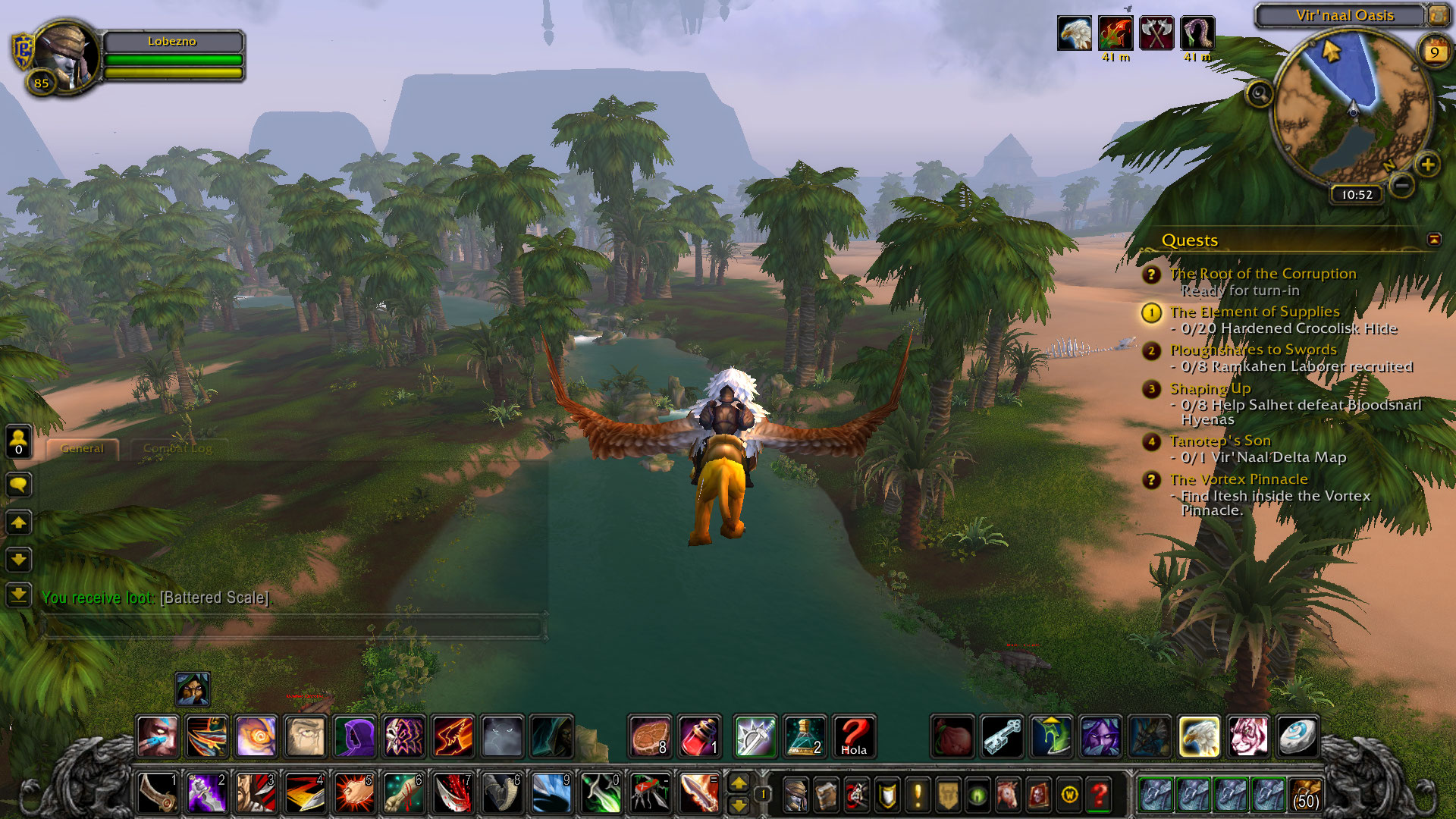Image resolution: width=1456 pixels, height=819 pixels.
Task: Select the General chat tab
Action: (x=82, y=448)
